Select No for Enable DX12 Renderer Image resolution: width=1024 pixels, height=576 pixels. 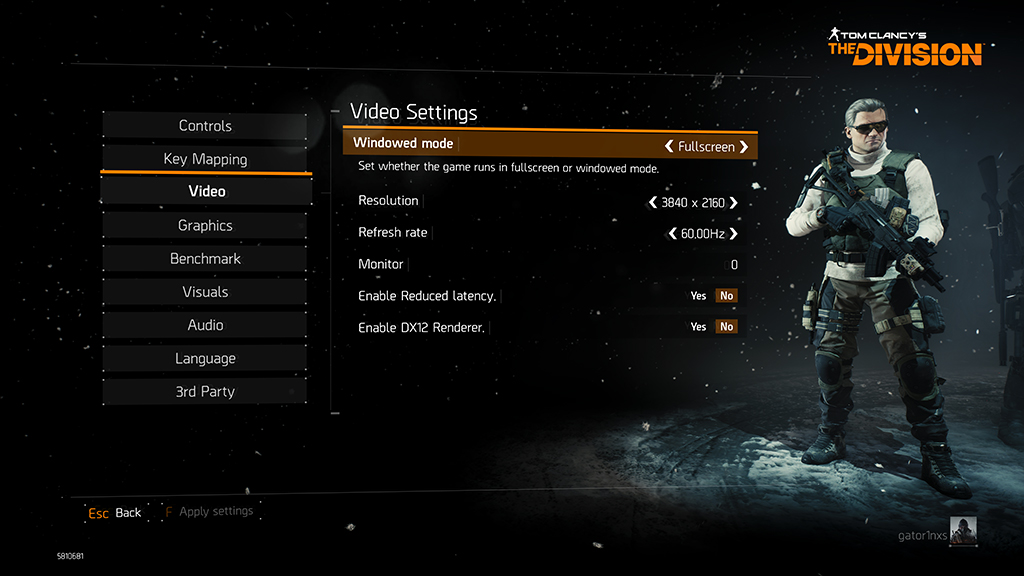726,327
